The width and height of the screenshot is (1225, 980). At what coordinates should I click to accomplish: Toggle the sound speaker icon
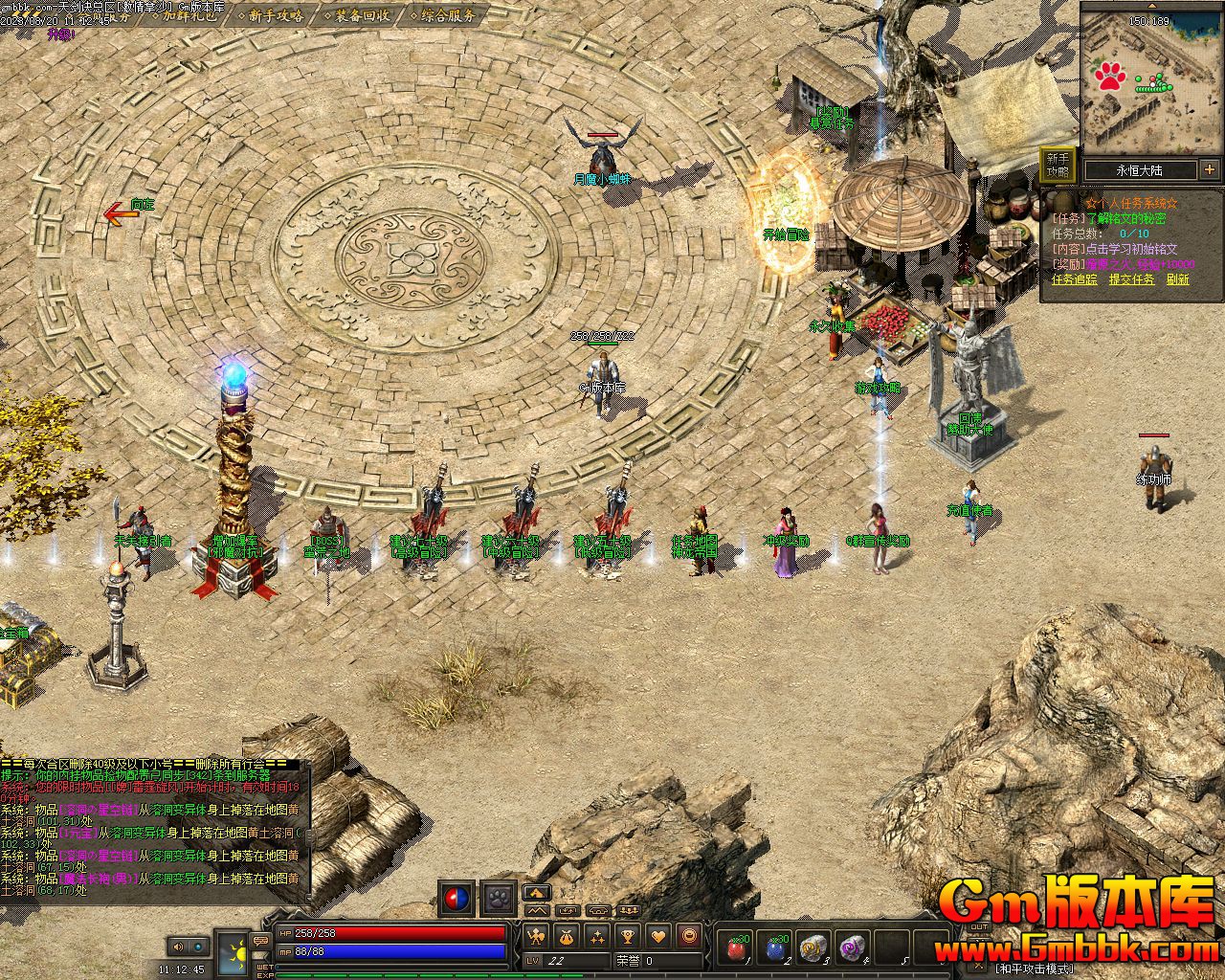[177, 947]
